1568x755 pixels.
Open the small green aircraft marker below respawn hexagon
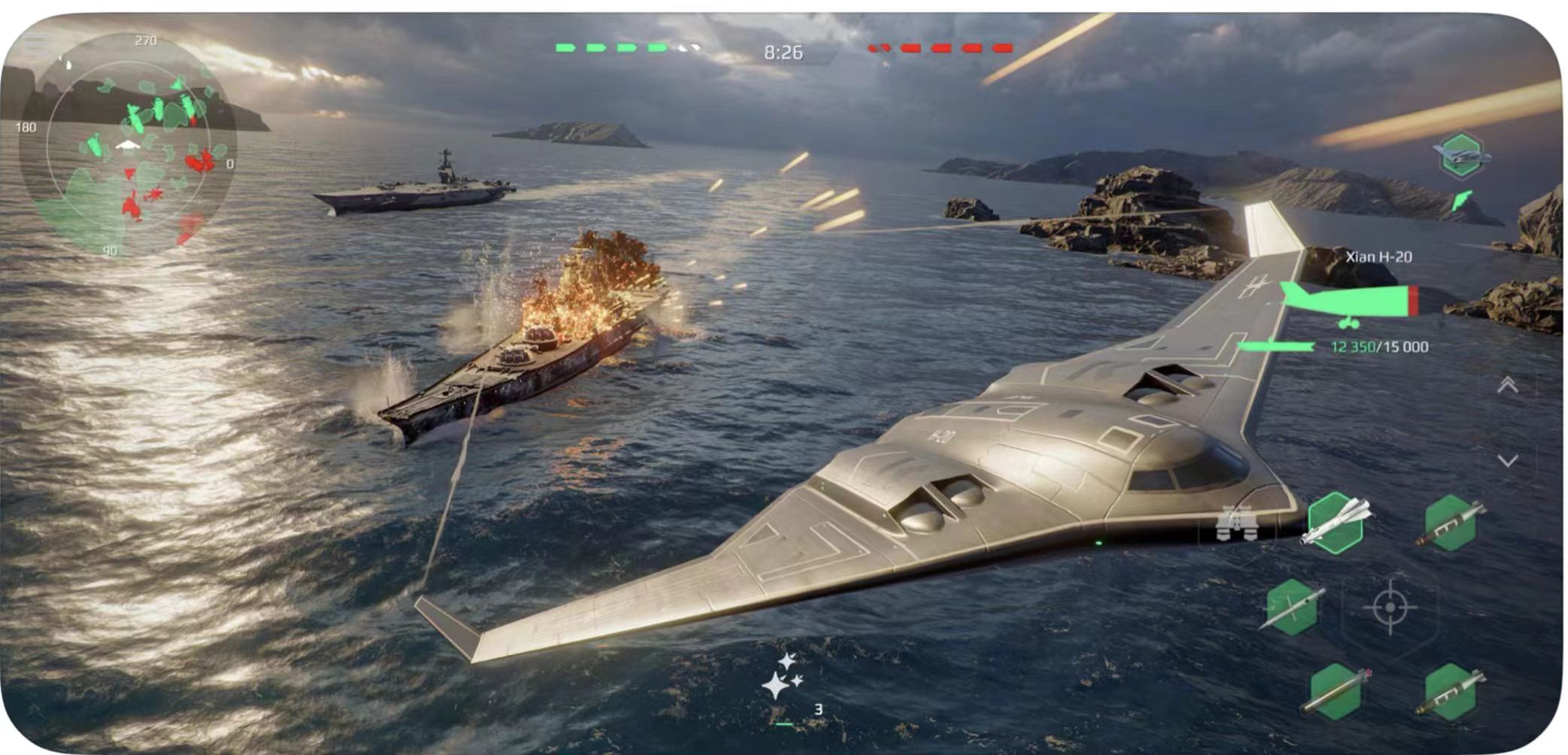tap(1462, 200)
